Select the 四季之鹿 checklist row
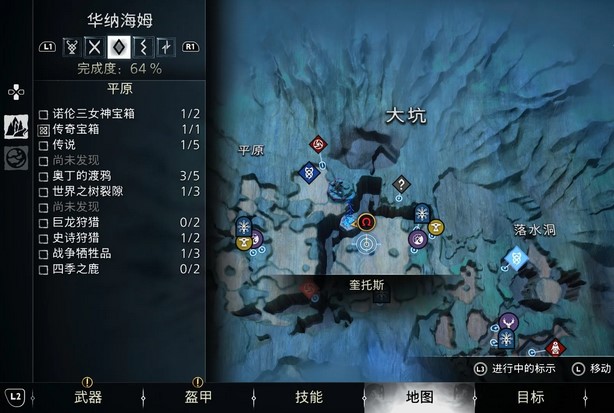614x413 pixels. (x=121, y=268)
